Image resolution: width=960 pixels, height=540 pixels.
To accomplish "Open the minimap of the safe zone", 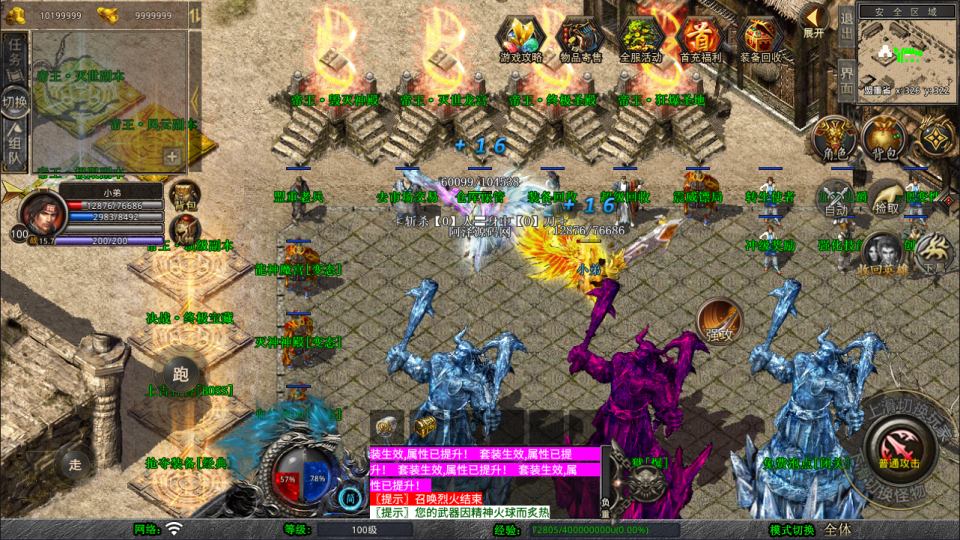I will [x=906, y=55].
